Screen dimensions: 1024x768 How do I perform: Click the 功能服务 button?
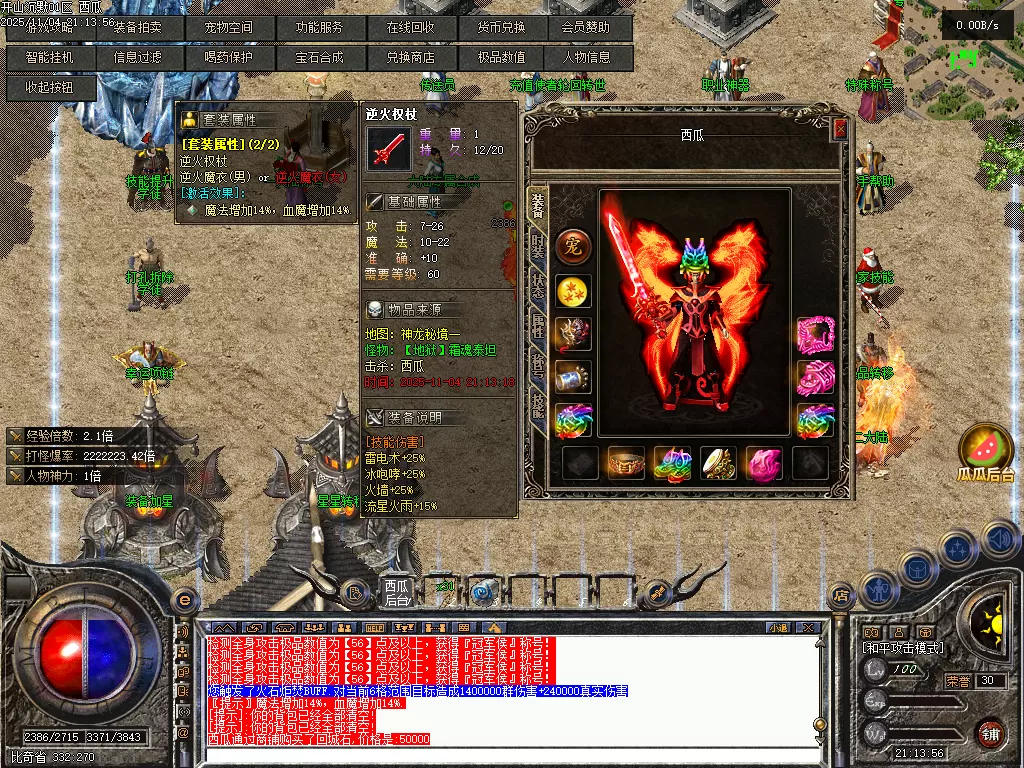point(319,28)
